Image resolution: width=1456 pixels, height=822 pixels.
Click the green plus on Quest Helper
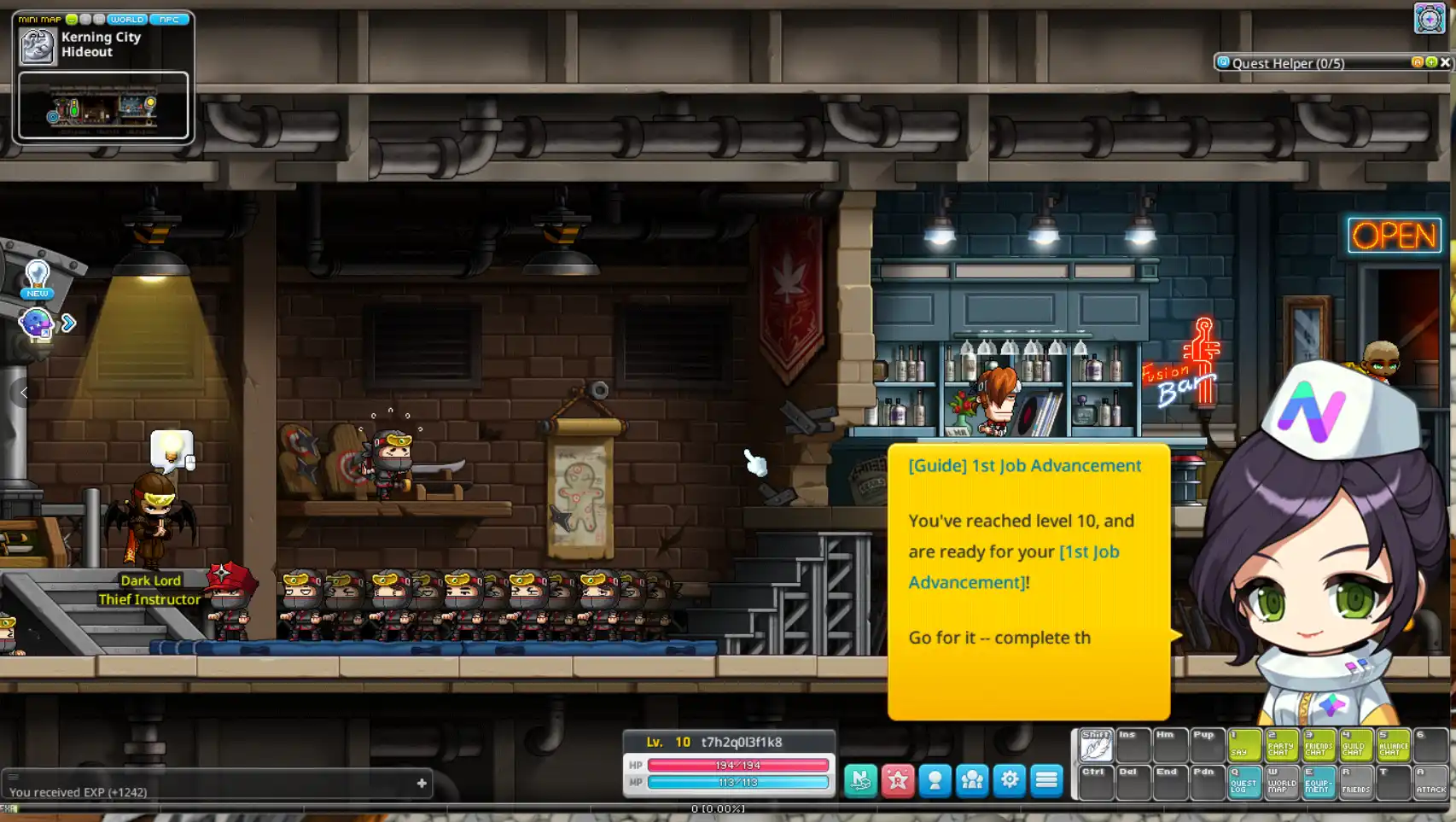point(1431,62)
